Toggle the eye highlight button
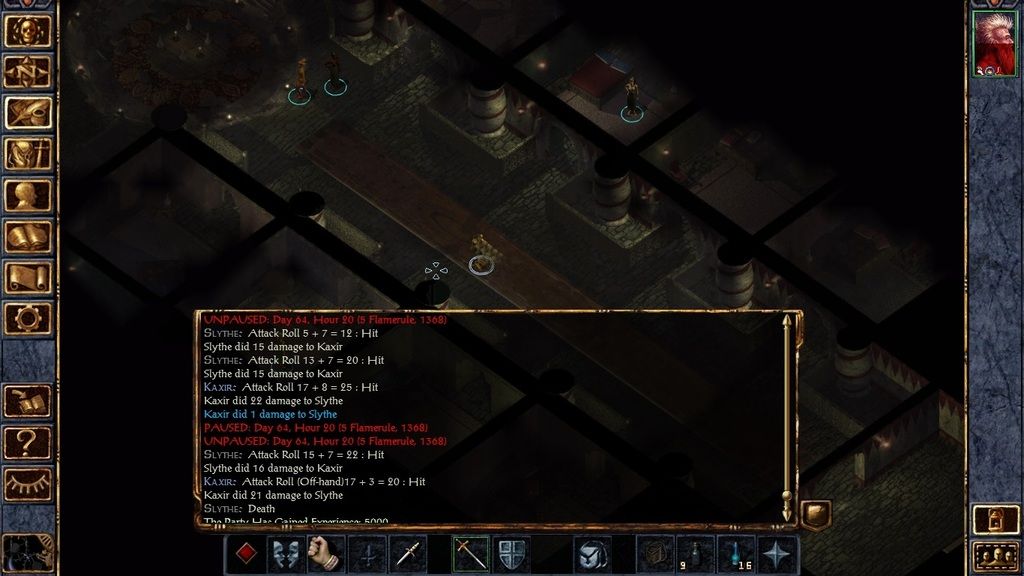Viewport: 1024px width, 576px height. pos(28,483)
